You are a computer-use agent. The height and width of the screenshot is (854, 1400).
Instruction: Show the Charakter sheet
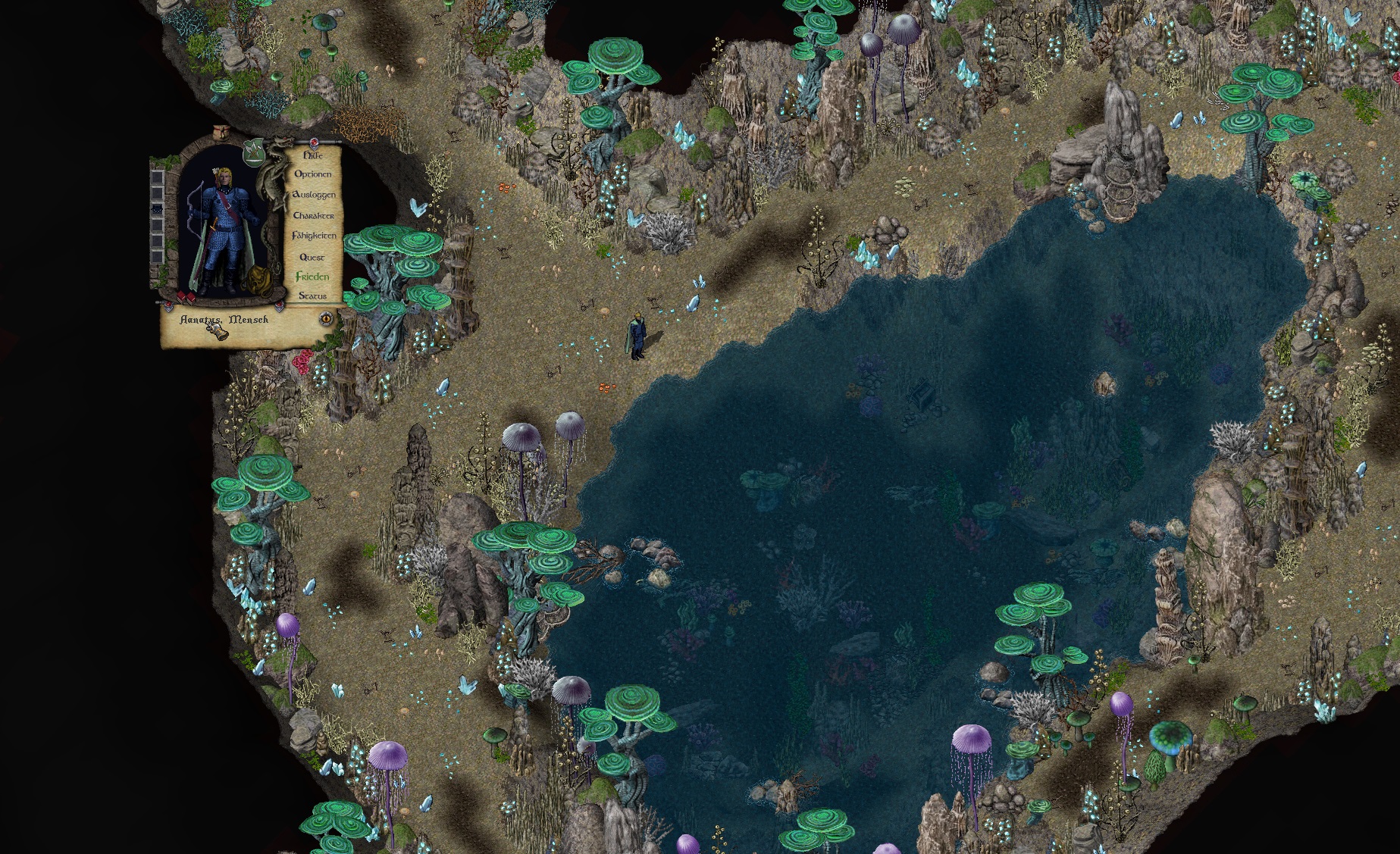pyautogui.click(x=313, y=215)
